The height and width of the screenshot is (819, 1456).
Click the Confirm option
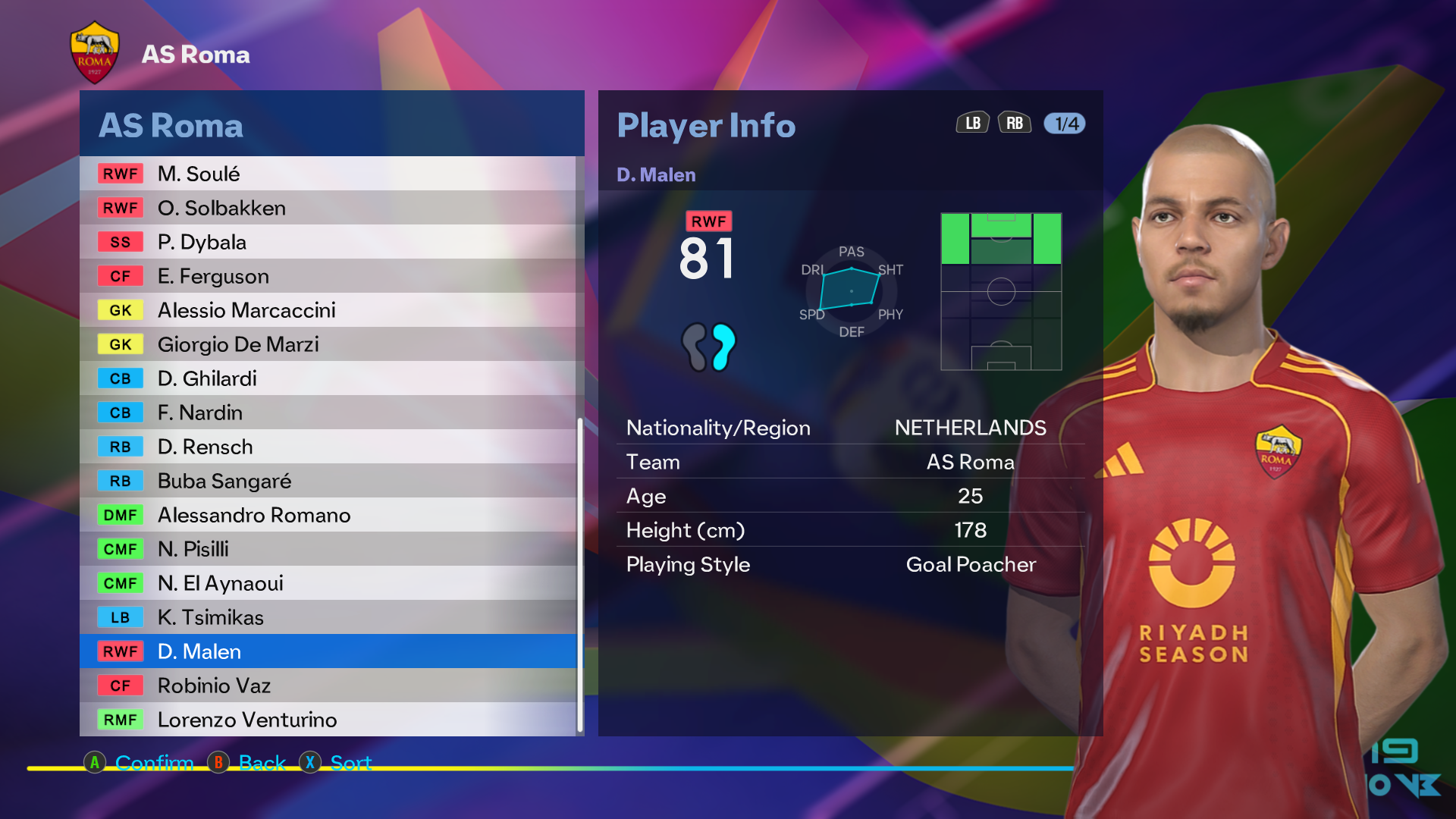[153, 762]
